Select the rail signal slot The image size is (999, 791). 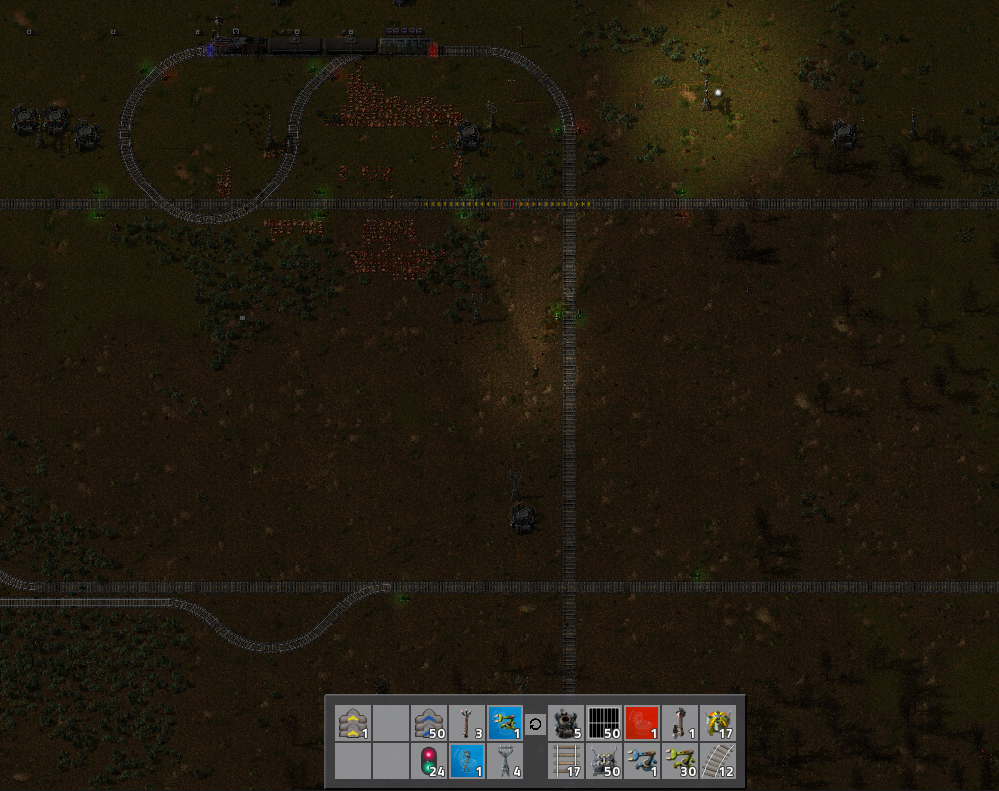tap(429, 761)
